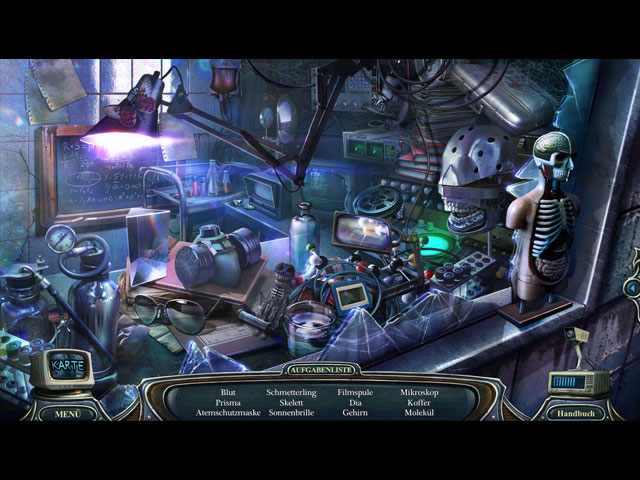Open the Menü button
Image resolution: width=640 pixels, height=480 pixels.
68,412
